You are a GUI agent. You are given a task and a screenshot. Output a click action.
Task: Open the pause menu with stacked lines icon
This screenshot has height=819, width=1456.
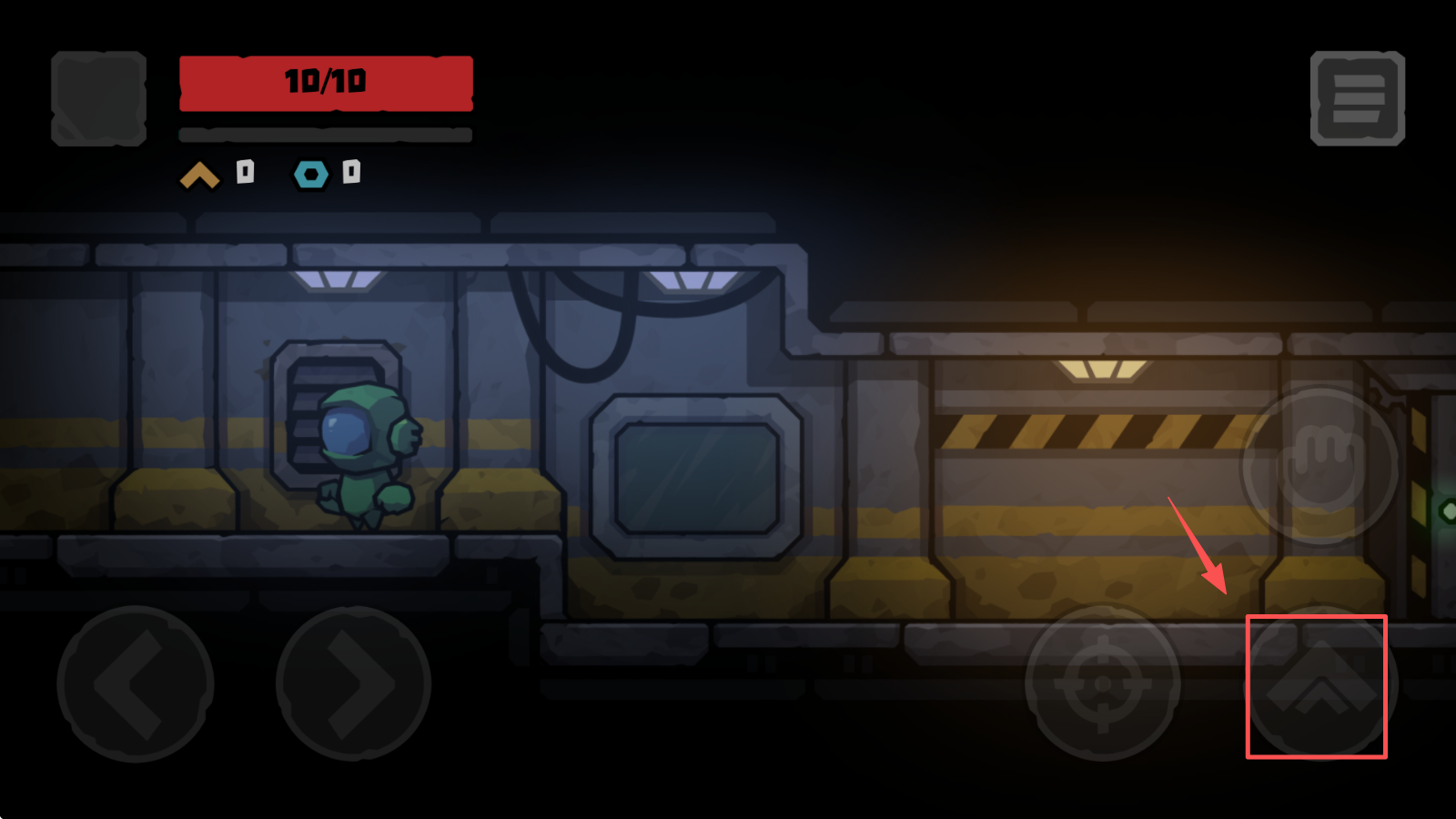1357,98
